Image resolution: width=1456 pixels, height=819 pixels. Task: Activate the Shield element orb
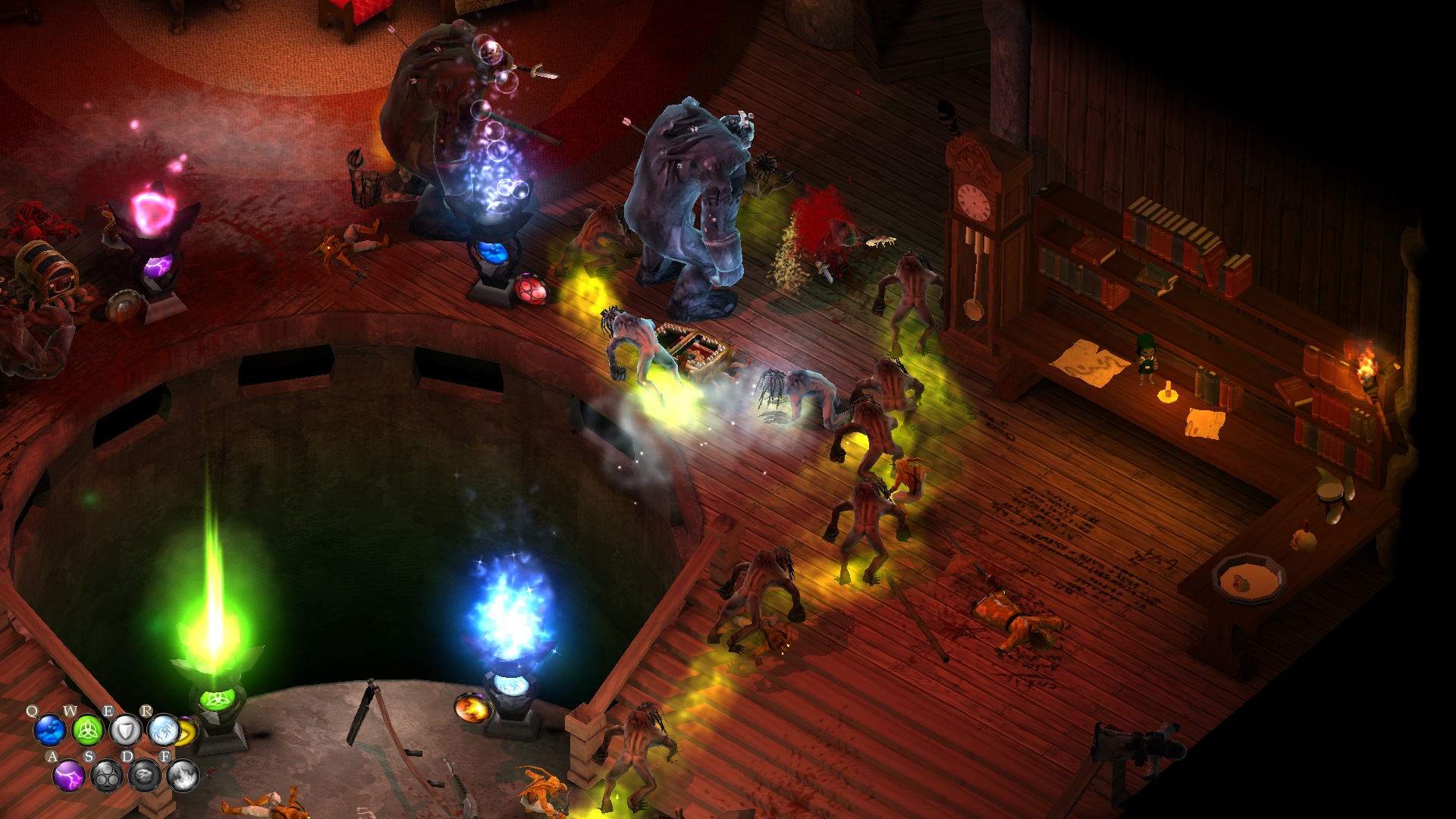coord(126,730)
